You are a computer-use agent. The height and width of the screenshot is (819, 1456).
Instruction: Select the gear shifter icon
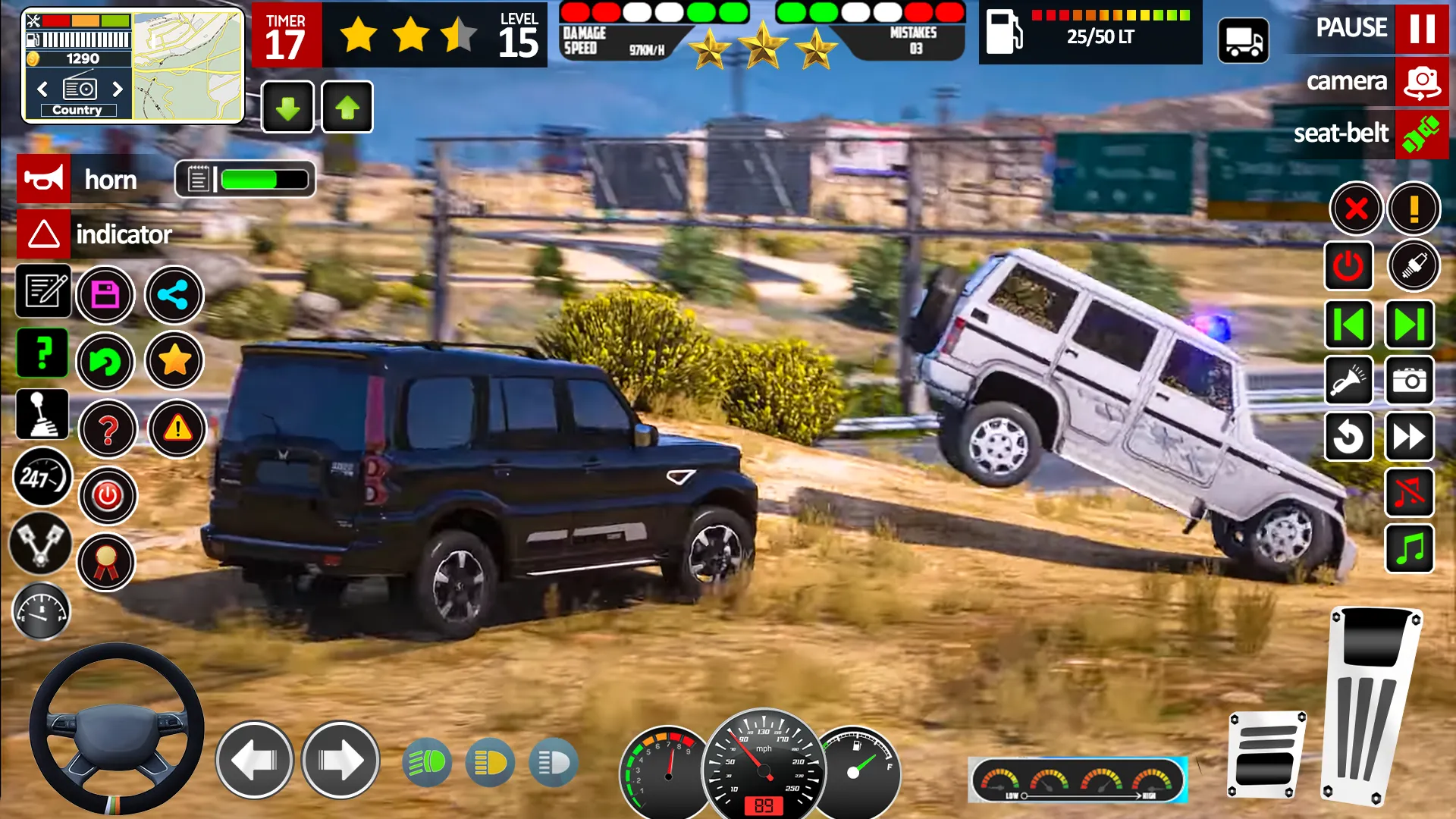(42, 414)
